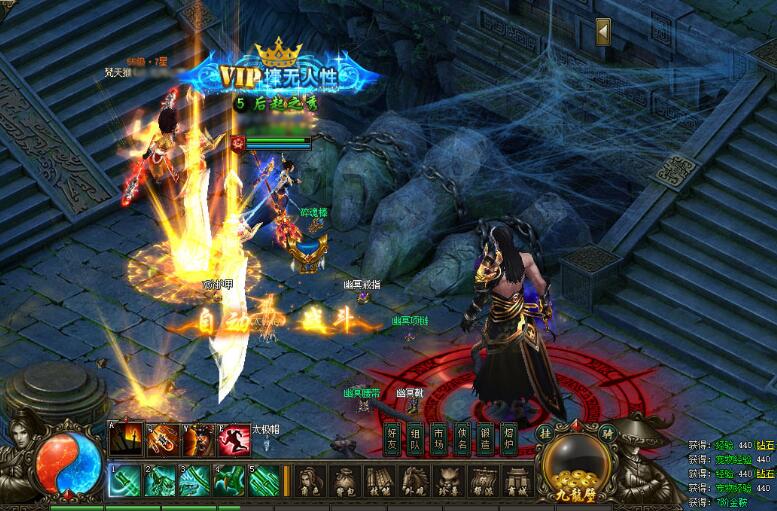Activate the red running-figure skill
The height and width of the screenshot is (511, 777).
tap(234, 439)
